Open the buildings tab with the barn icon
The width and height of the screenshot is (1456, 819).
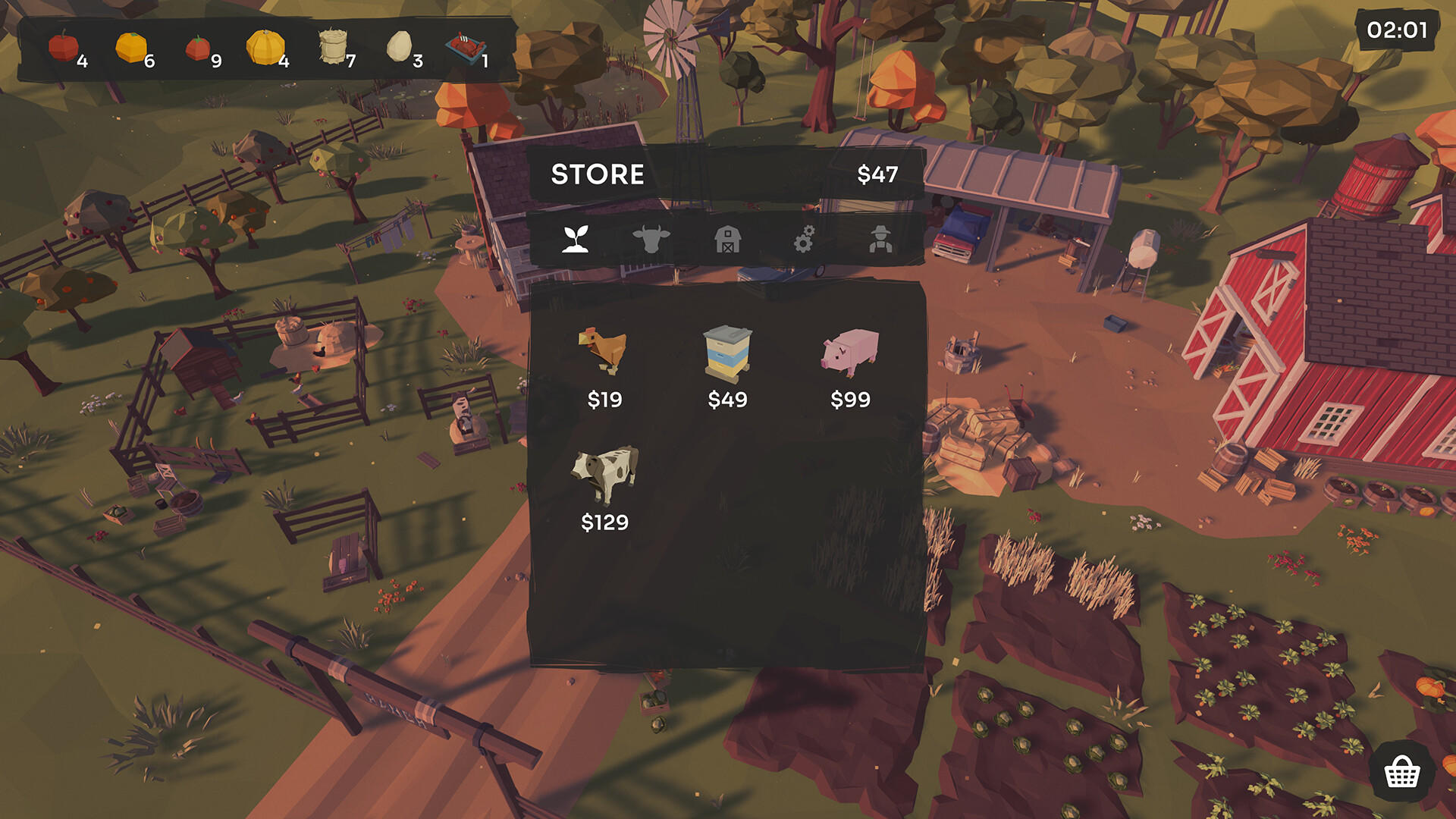[x=729, y=240]
